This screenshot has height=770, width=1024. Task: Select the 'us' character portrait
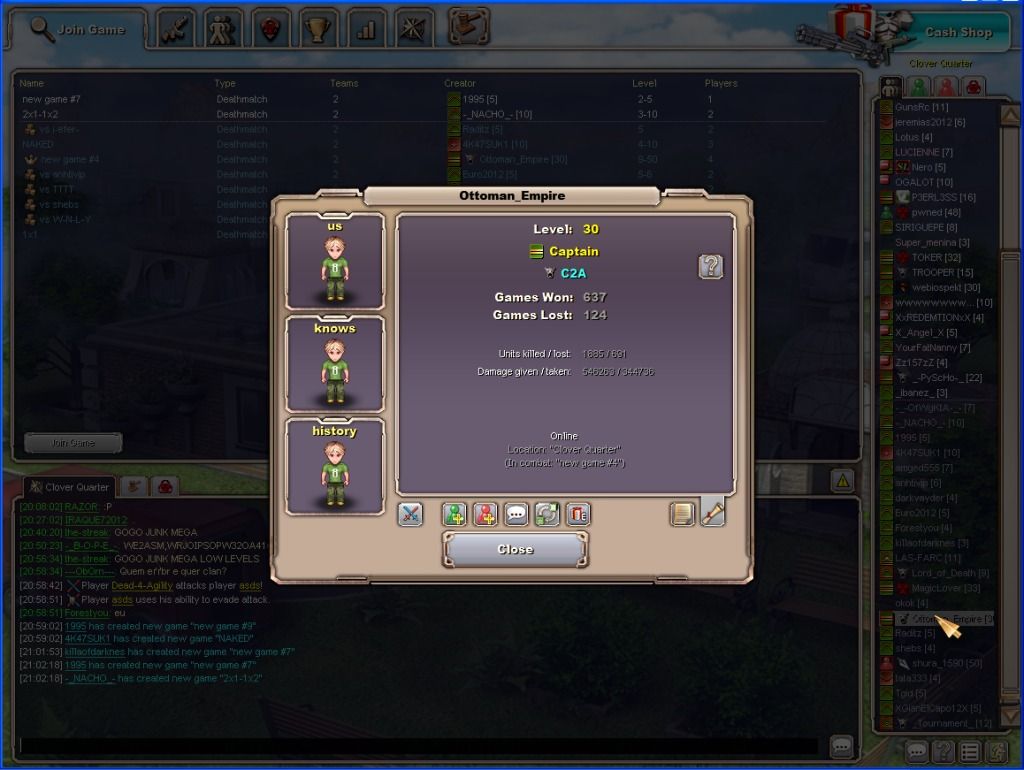(334, 260)
